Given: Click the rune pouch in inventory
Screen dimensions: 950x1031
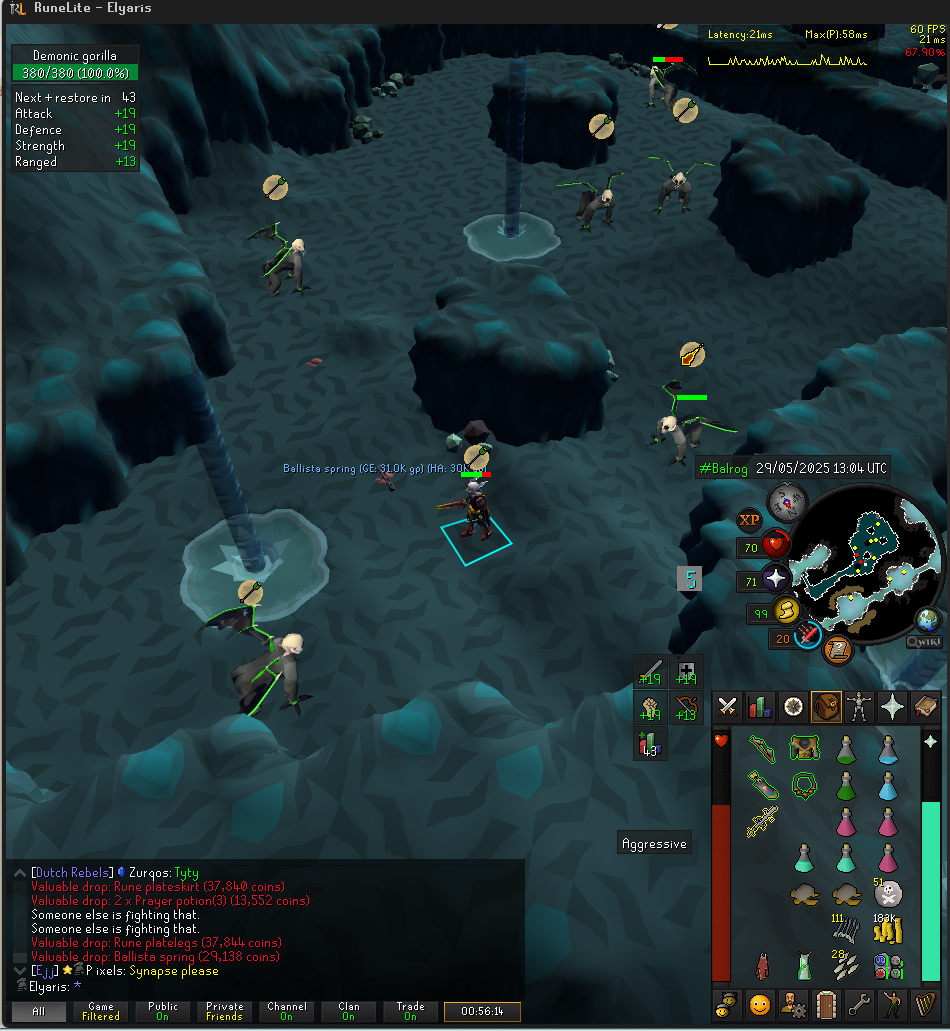Looking at the screenshot, I should (x=887, y=966).
